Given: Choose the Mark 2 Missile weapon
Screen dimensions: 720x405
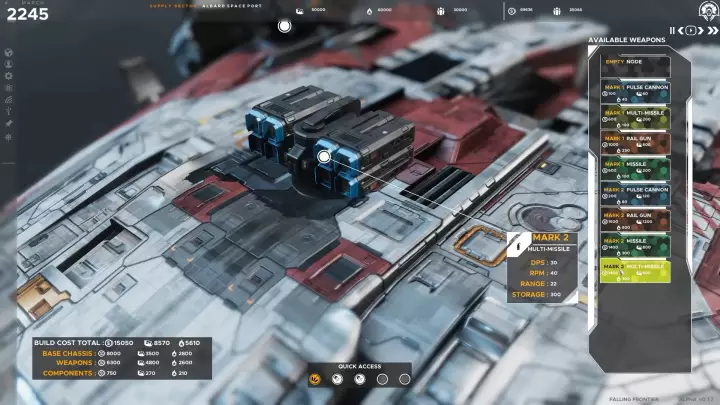Looking at the screenshot, I should tap(635, 246).
